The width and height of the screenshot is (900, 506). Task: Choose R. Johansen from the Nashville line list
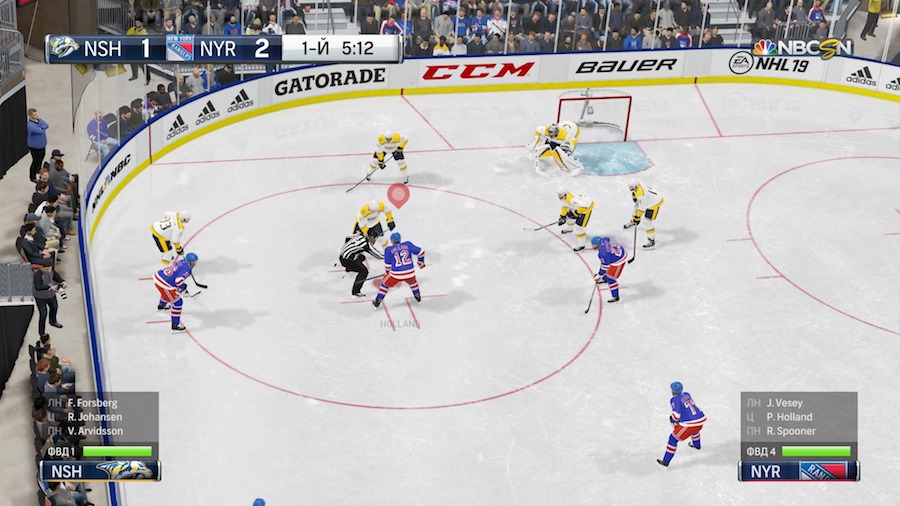point(95,417)
